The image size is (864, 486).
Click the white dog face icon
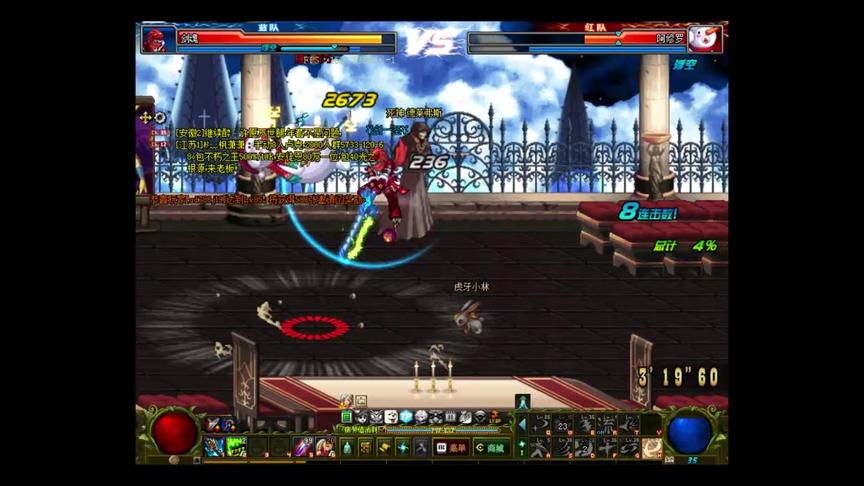391,417
